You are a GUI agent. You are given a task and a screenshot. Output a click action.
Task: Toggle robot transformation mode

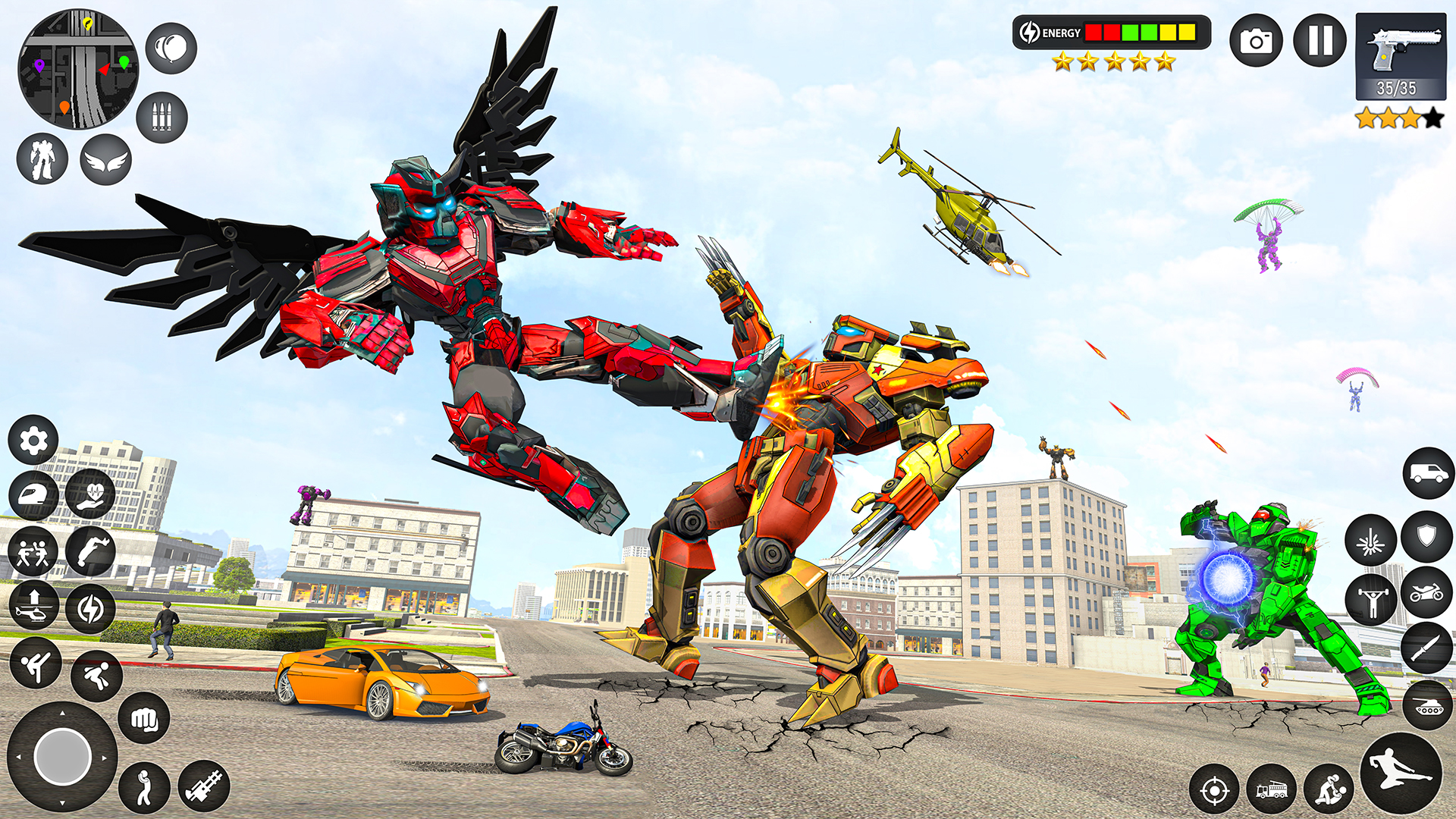tap(42, 159)
